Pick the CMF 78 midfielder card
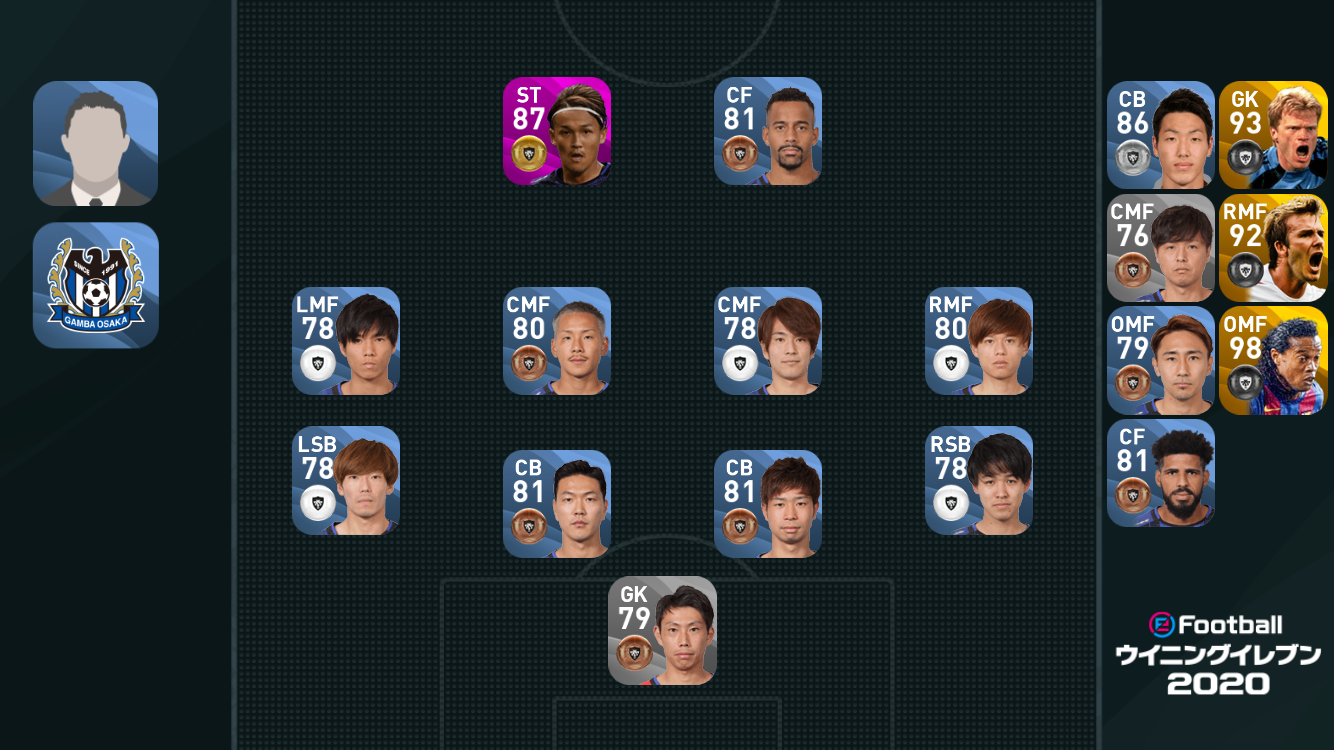Image resolution: width=1334 pixels, height=750 pixels. pyautogui.click(x=768, y=341)
